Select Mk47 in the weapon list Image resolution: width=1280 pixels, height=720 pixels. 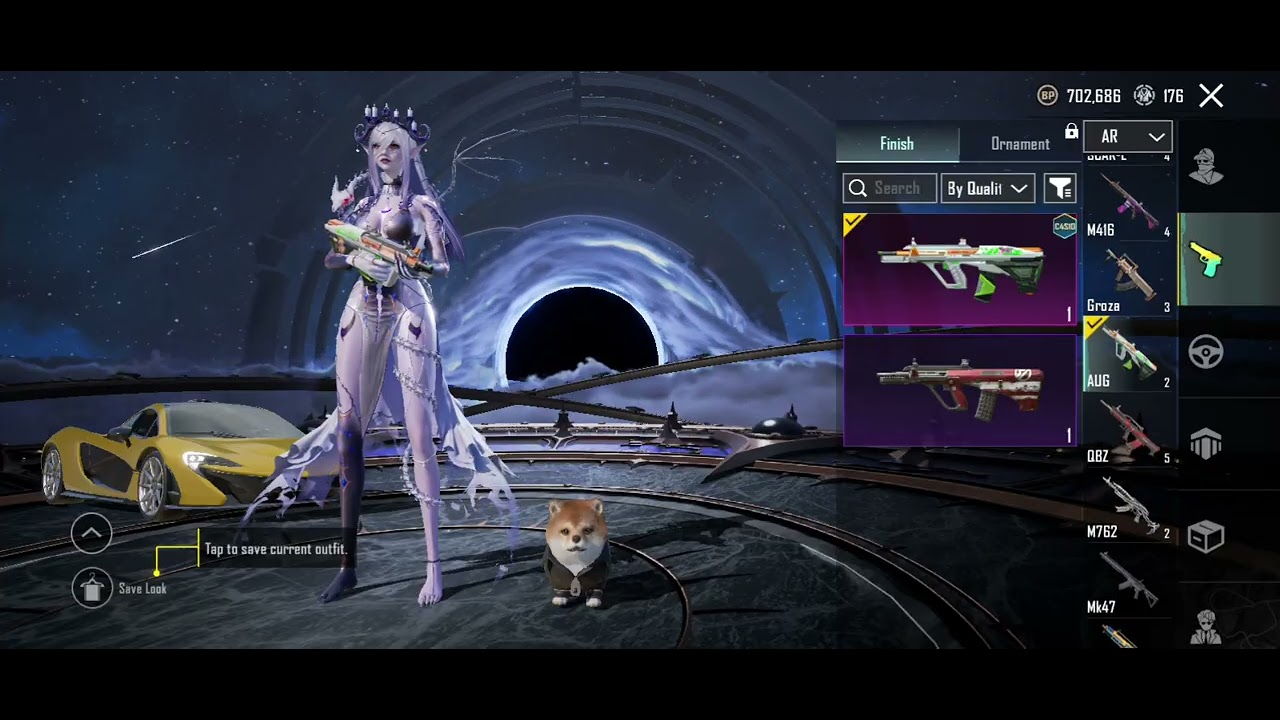pyautogui.click(x=1128, y=584)
